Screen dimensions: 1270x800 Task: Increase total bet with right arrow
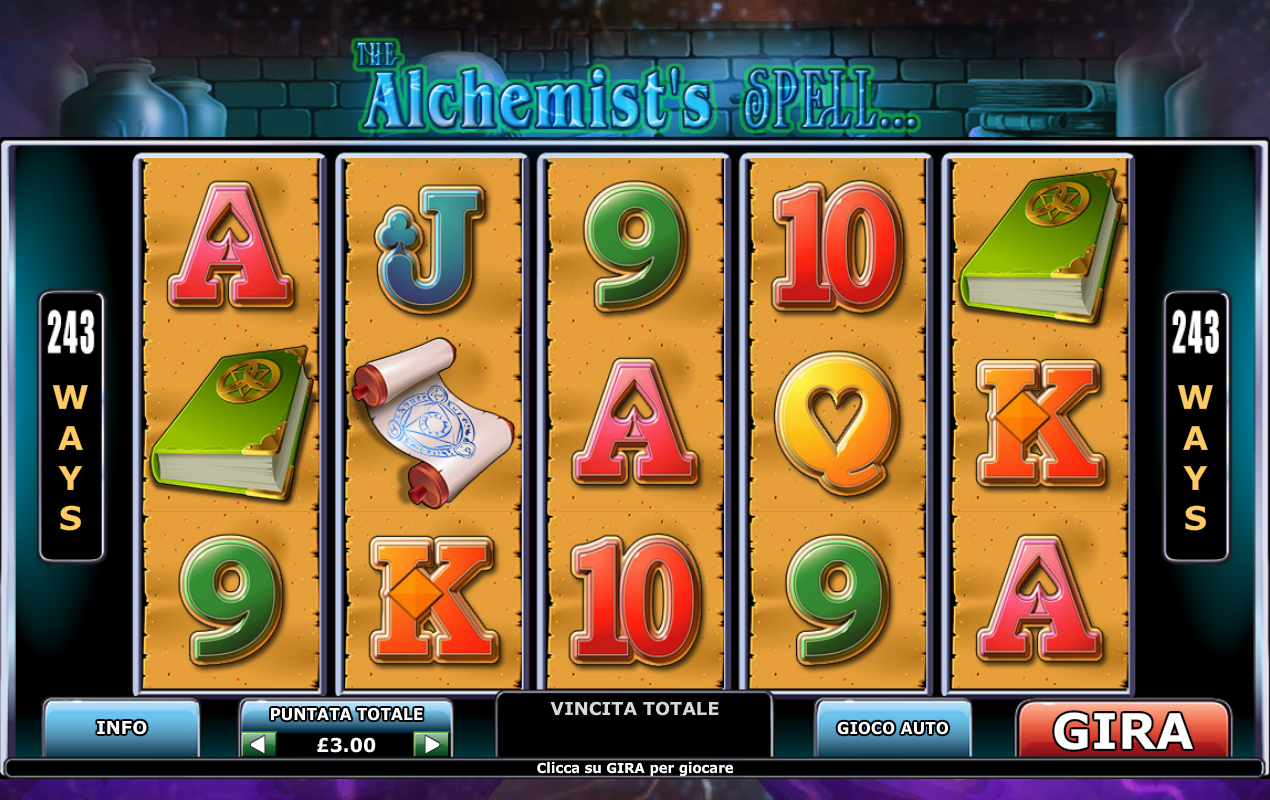tap(432, 744)
